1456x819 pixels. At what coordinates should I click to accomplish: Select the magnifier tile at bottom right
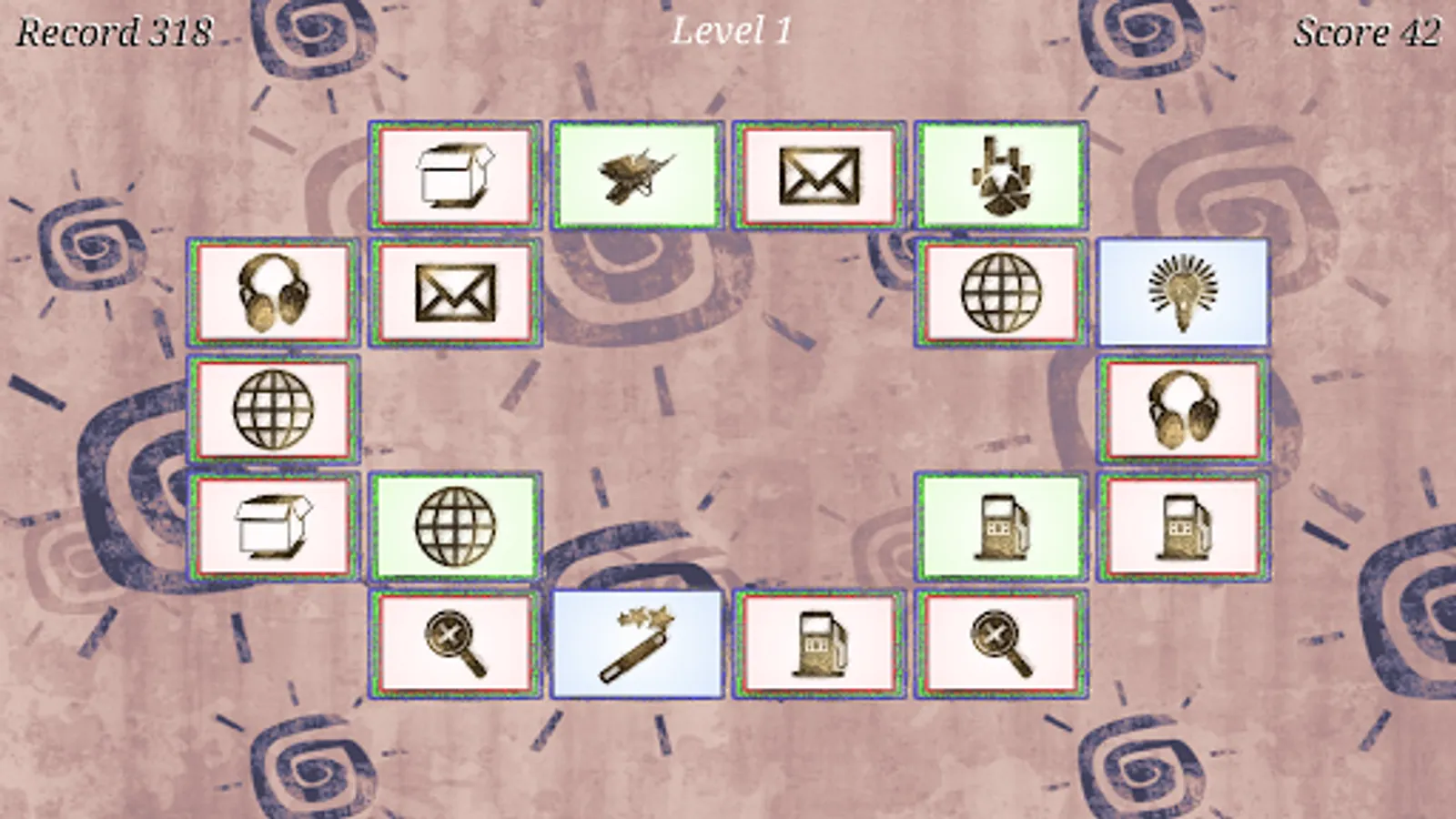[x=1001, y=645]
